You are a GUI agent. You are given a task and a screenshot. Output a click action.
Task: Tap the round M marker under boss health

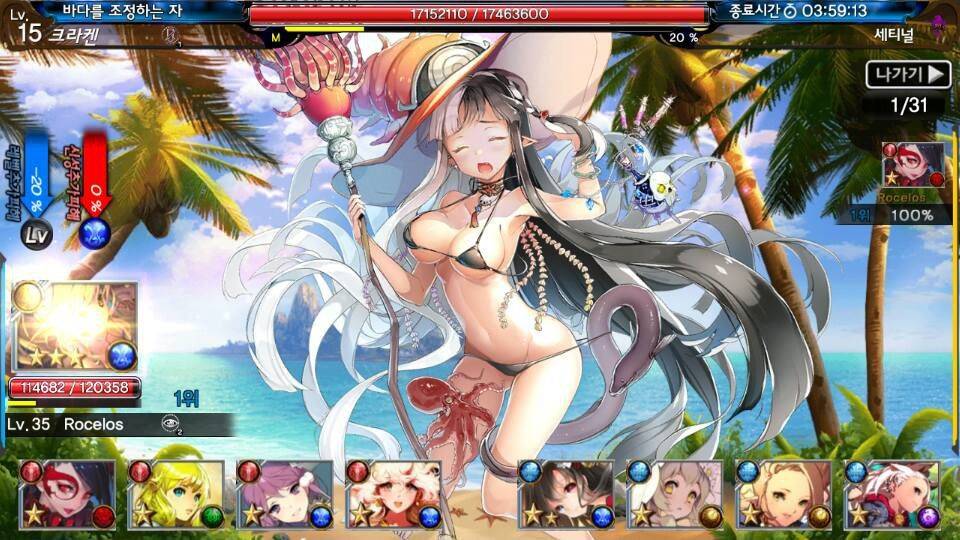[276, 37]
